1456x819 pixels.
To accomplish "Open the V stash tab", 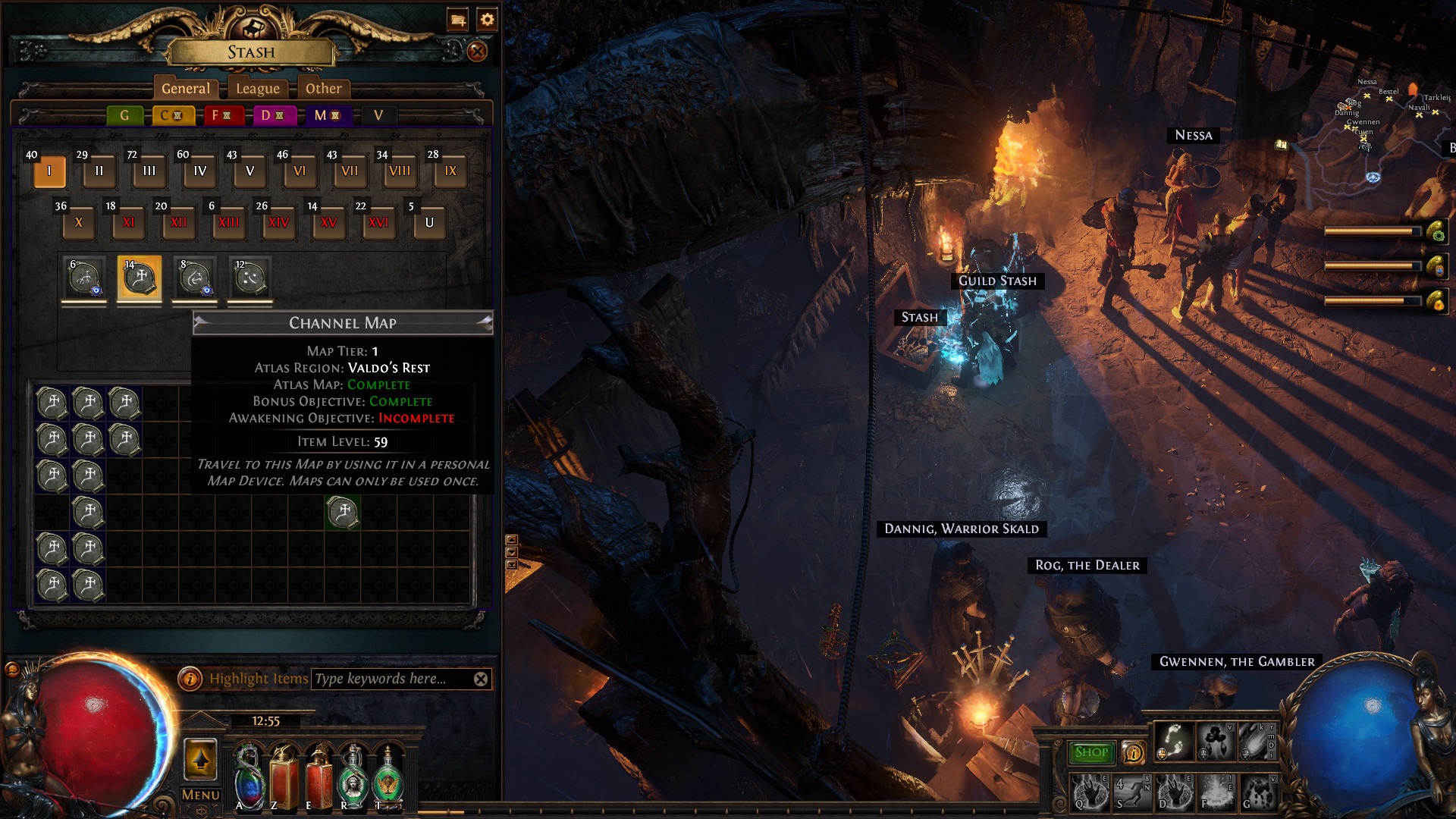I will tap(378, 115).
